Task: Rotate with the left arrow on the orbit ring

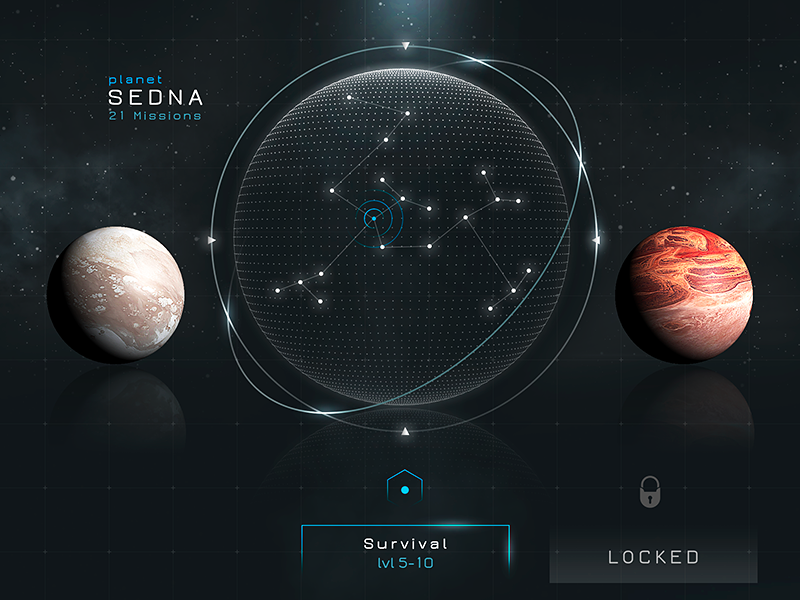Action: (x=212, y=240)
